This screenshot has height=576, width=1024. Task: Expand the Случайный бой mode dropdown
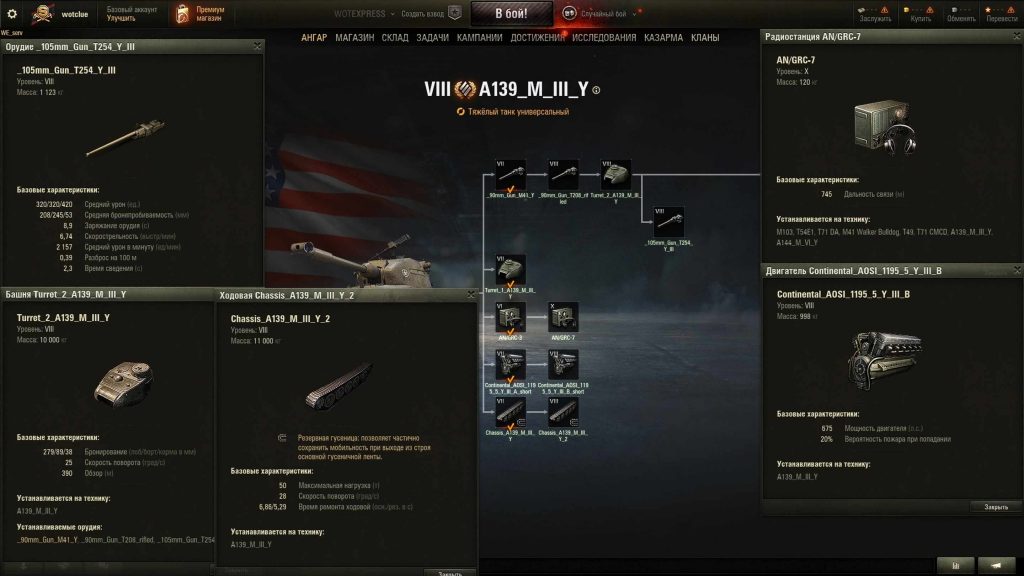[633, 14]
